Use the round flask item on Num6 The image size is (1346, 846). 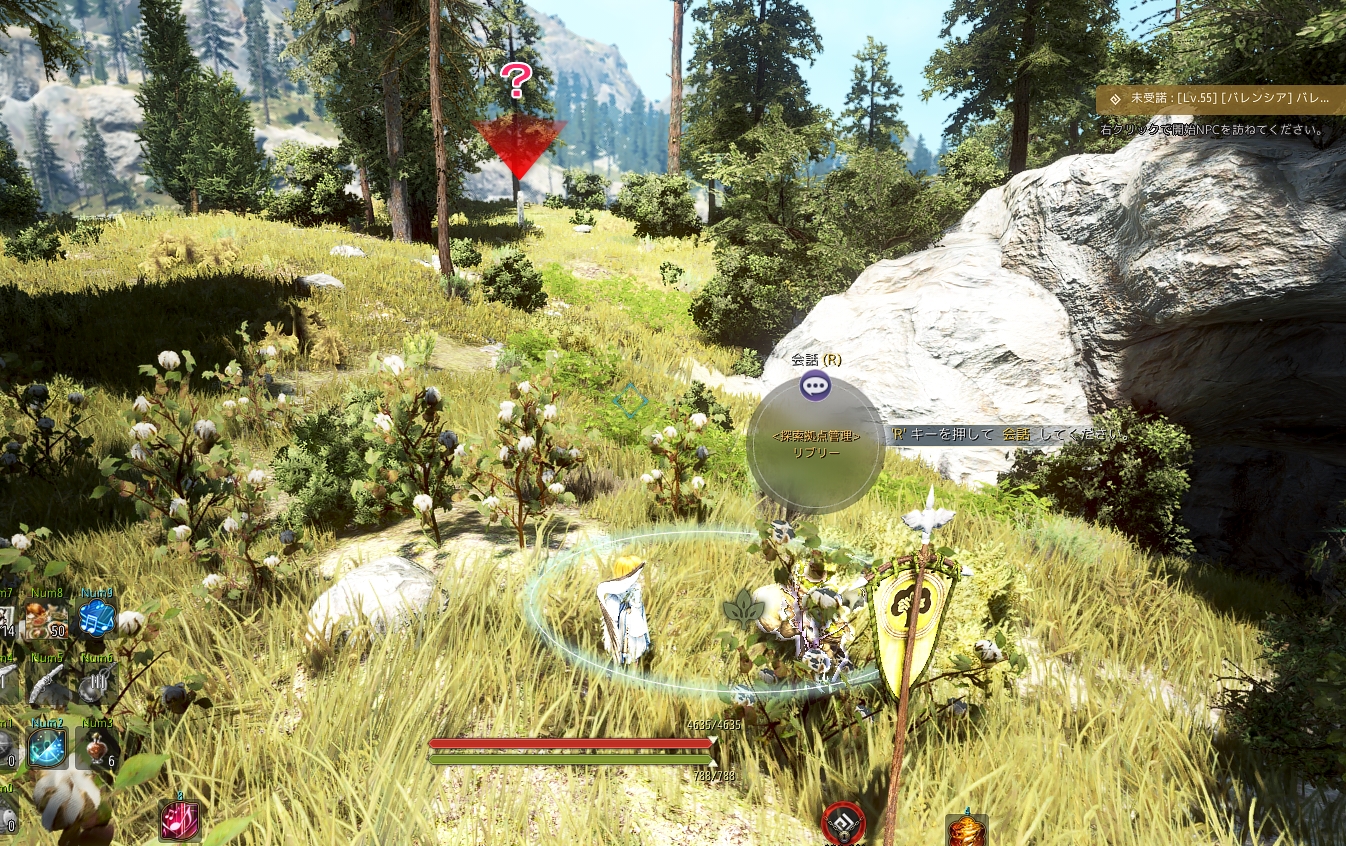[97, 685]
